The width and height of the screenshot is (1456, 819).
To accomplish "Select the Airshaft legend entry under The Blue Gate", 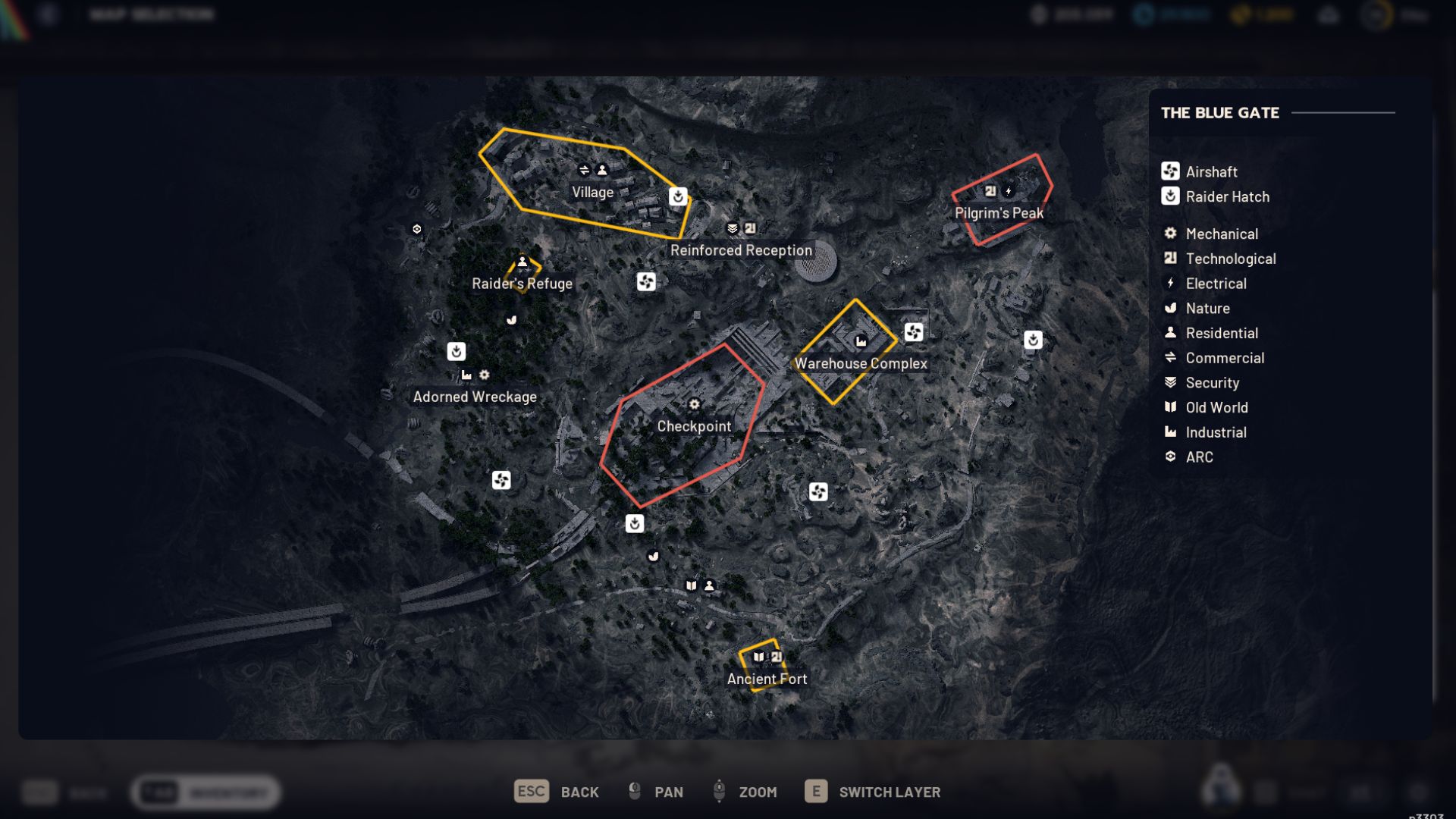I will [x=1211, y=171].
